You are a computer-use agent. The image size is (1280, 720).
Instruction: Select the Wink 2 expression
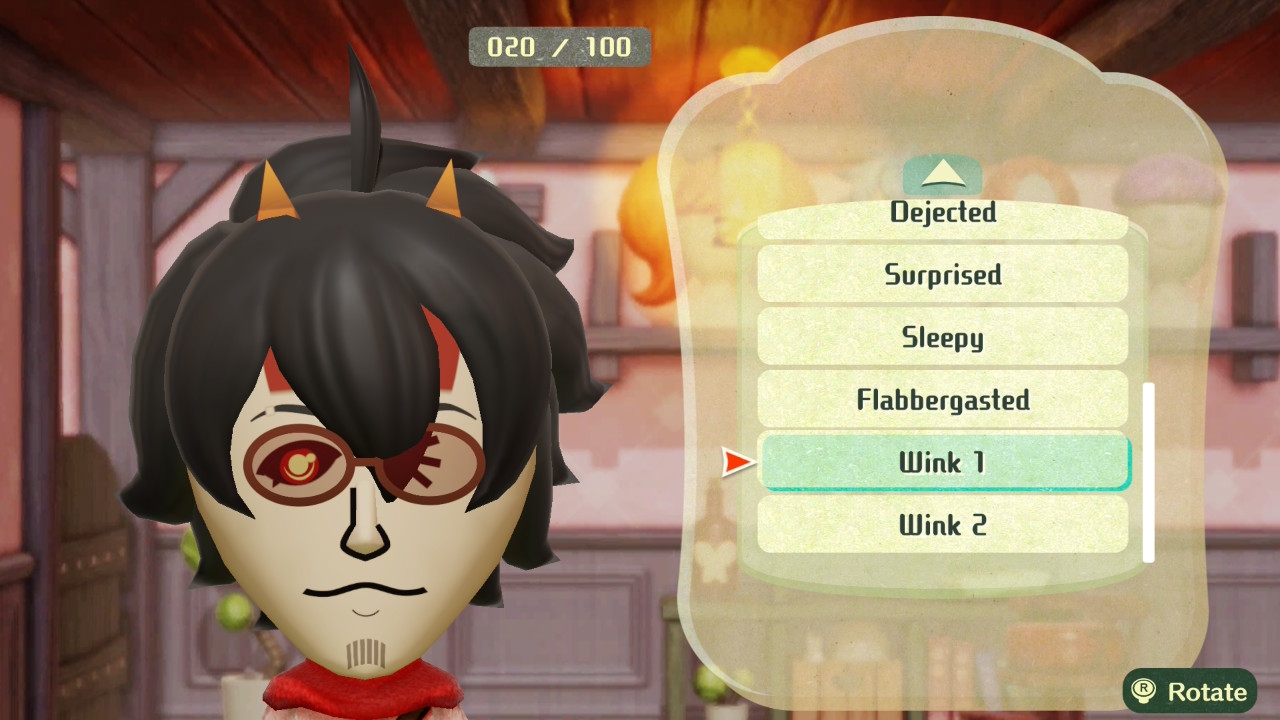[942, 524]
